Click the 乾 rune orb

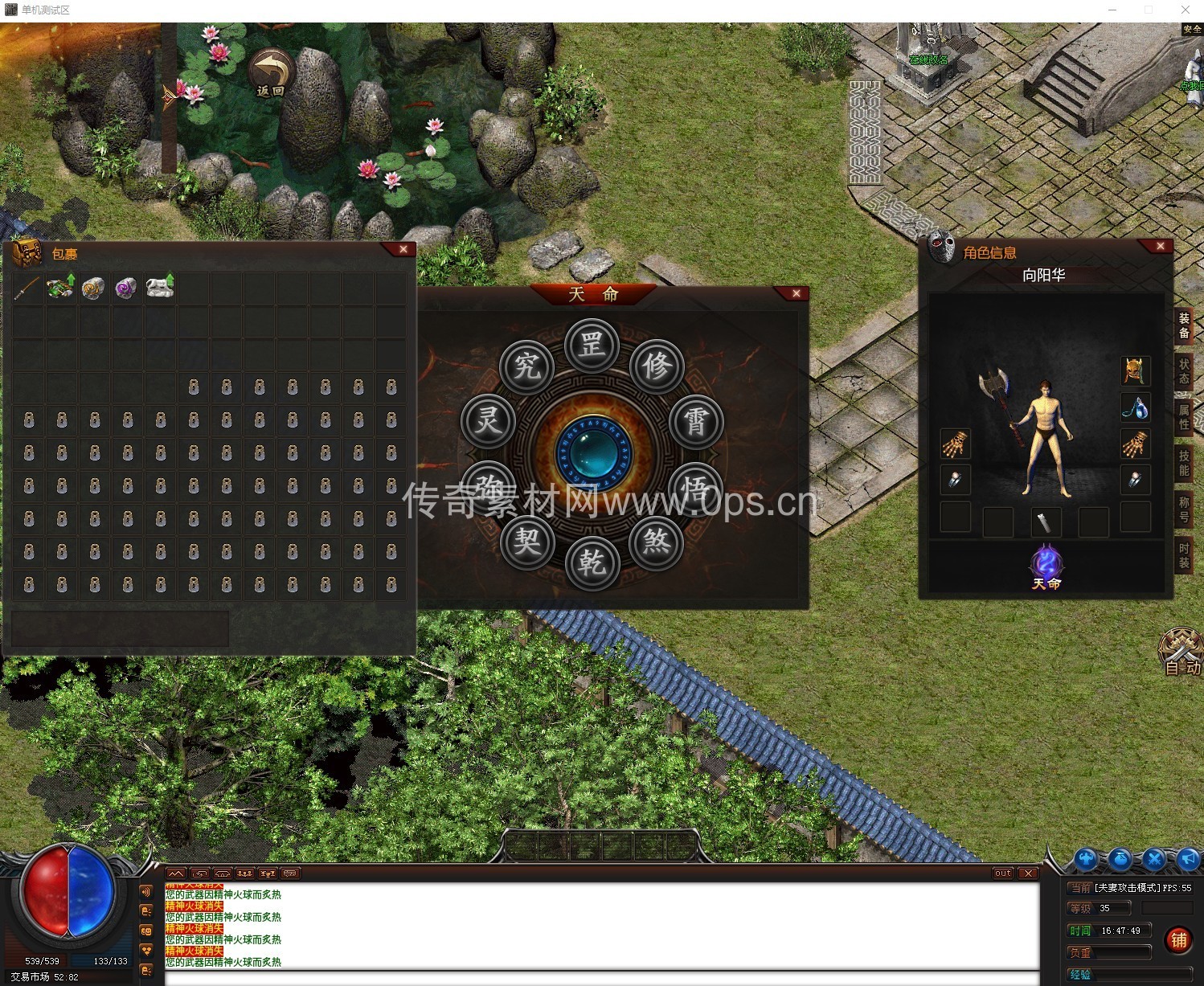[x=592, y=563]
